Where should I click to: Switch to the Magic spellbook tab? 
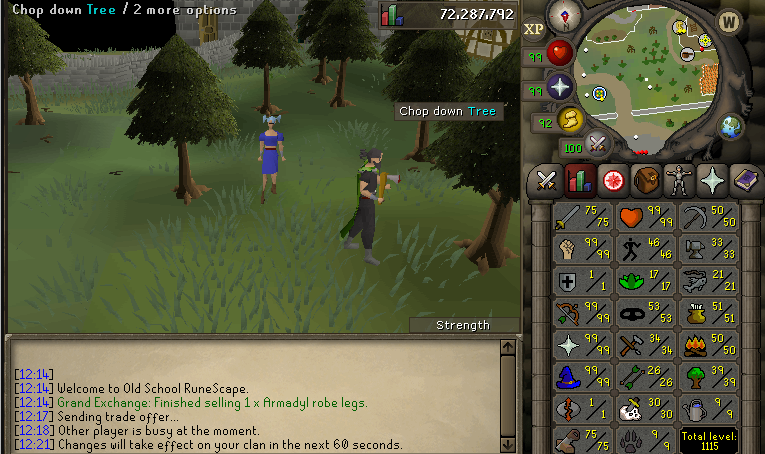pyautogui.click(x=745, y=181)
